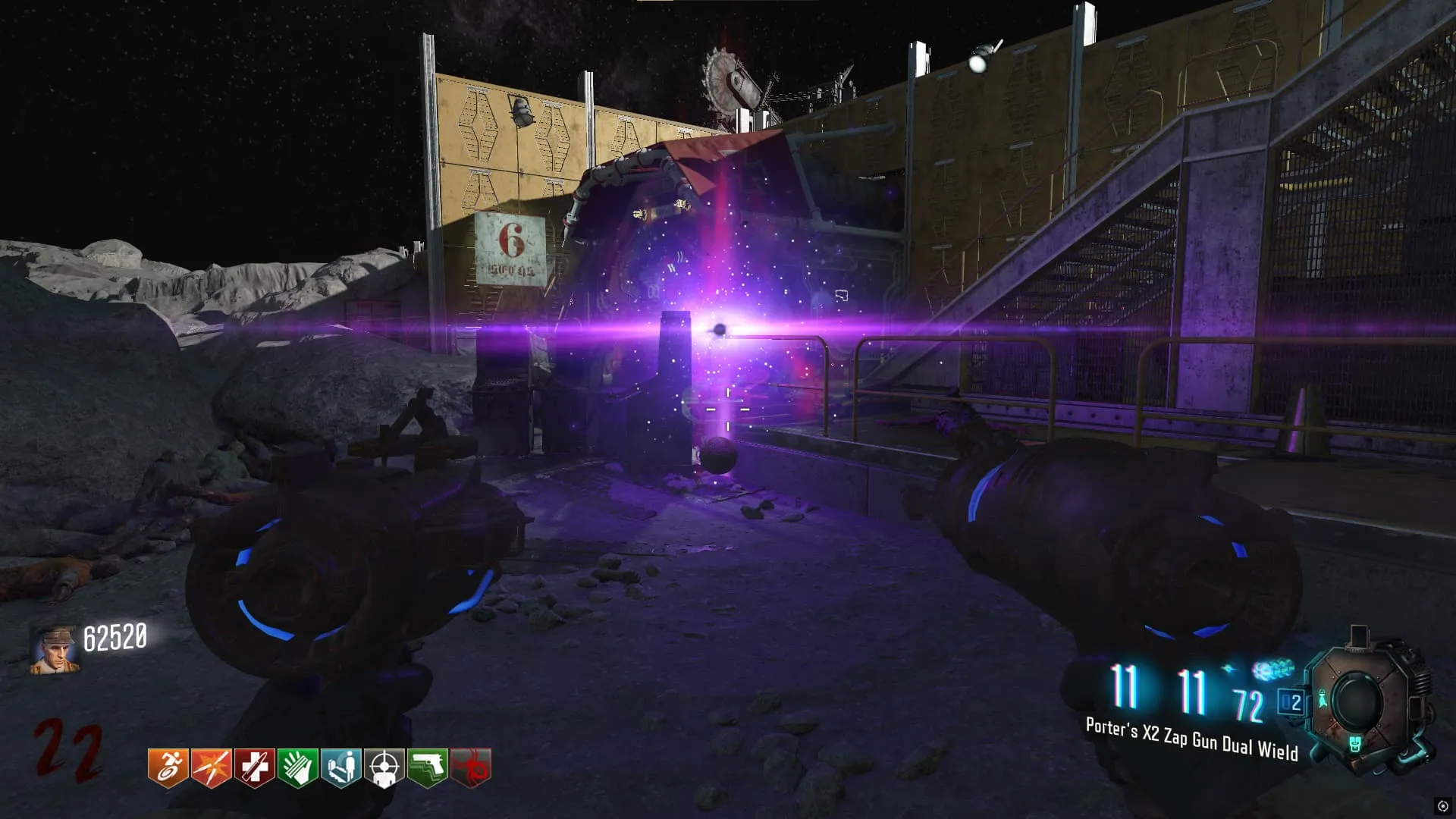Screen dimensions: 1456x819
Task: Choose the green hand perk icon
Action: pos(297,767)
